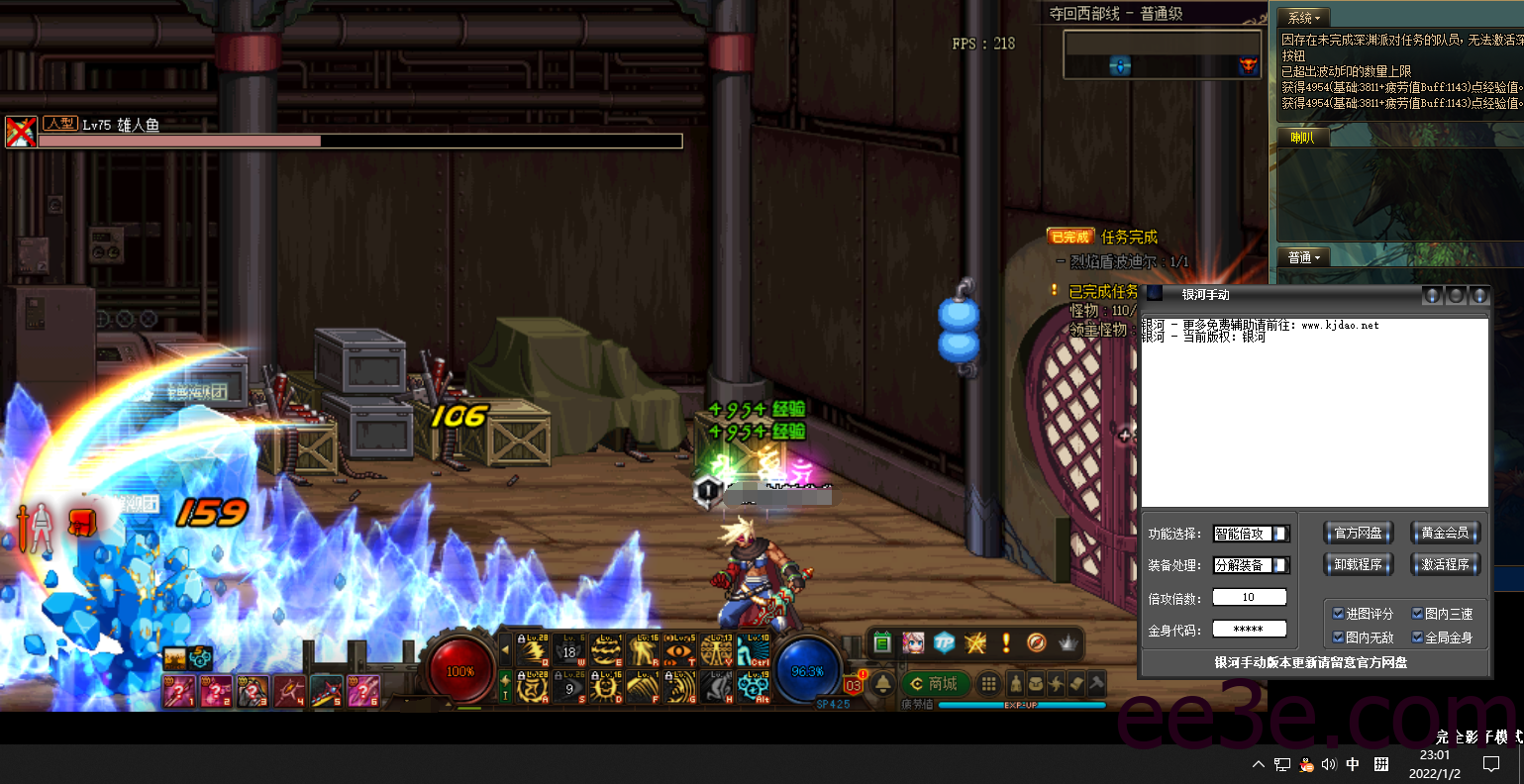Image resolution: width=1524 pixels, height=784 pixels.
Task: Toggle the 进图评分 checkbox
Action: click(1339, 614)
